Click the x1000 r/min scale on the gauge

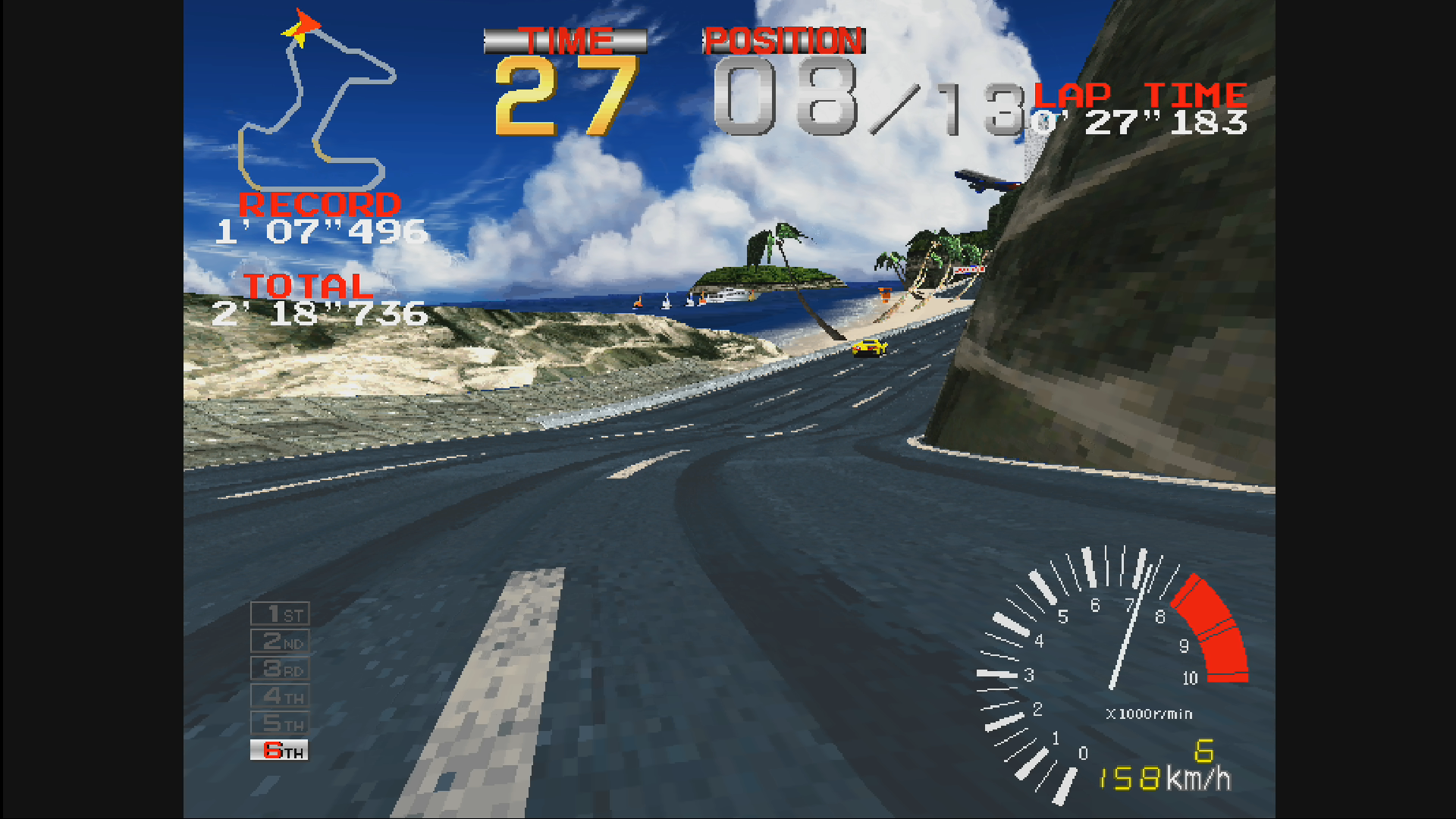point(1150,713)
